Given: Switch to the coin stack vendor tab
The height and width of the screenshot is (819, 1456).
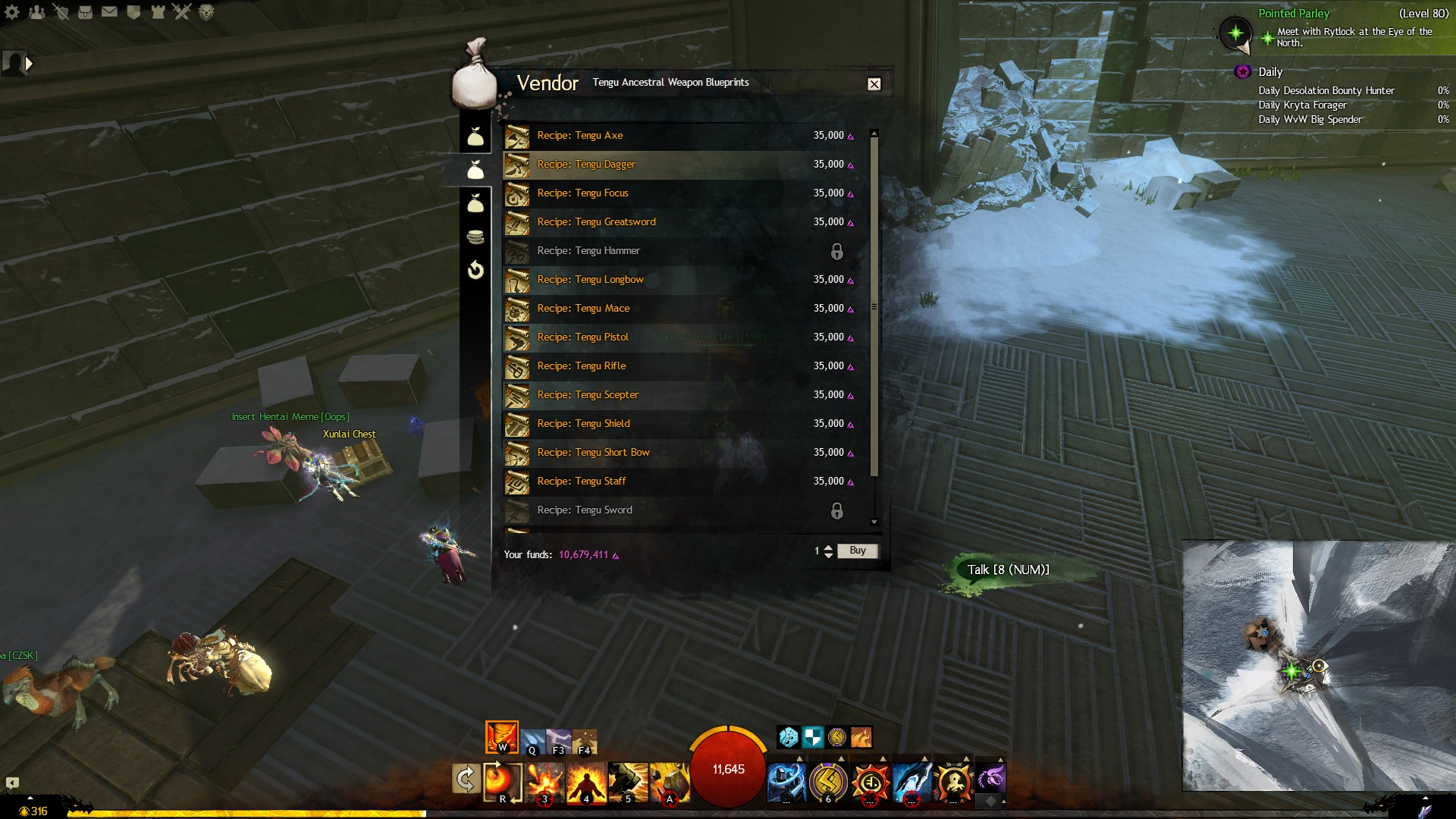Looking at the screenshot, I should [x=475, y=237].
